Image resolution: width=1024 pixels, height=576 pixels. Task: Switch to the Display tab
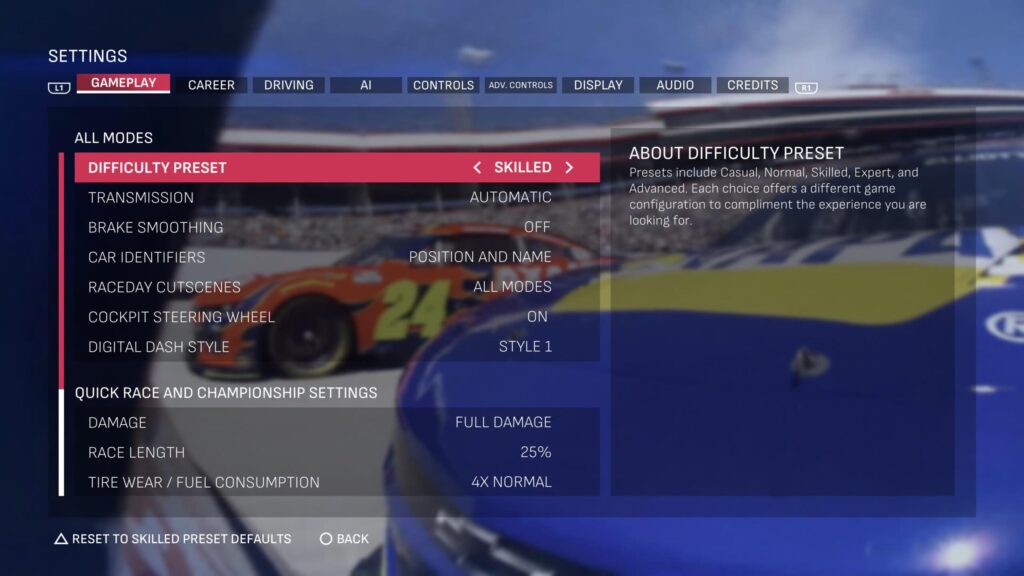[x=598, y=85]
